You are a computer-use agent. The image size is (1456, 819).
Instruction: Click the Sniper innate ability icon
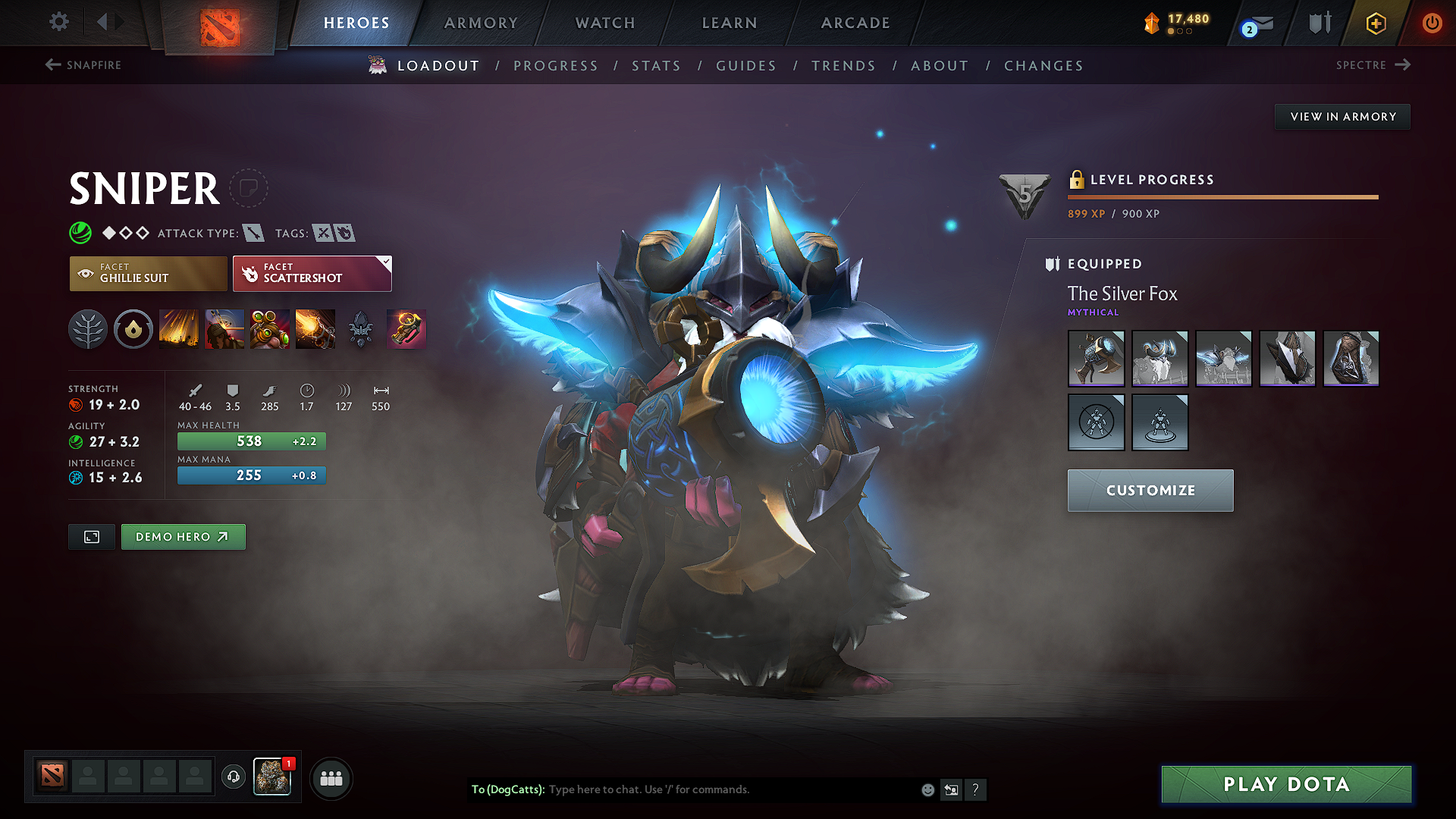133,328
